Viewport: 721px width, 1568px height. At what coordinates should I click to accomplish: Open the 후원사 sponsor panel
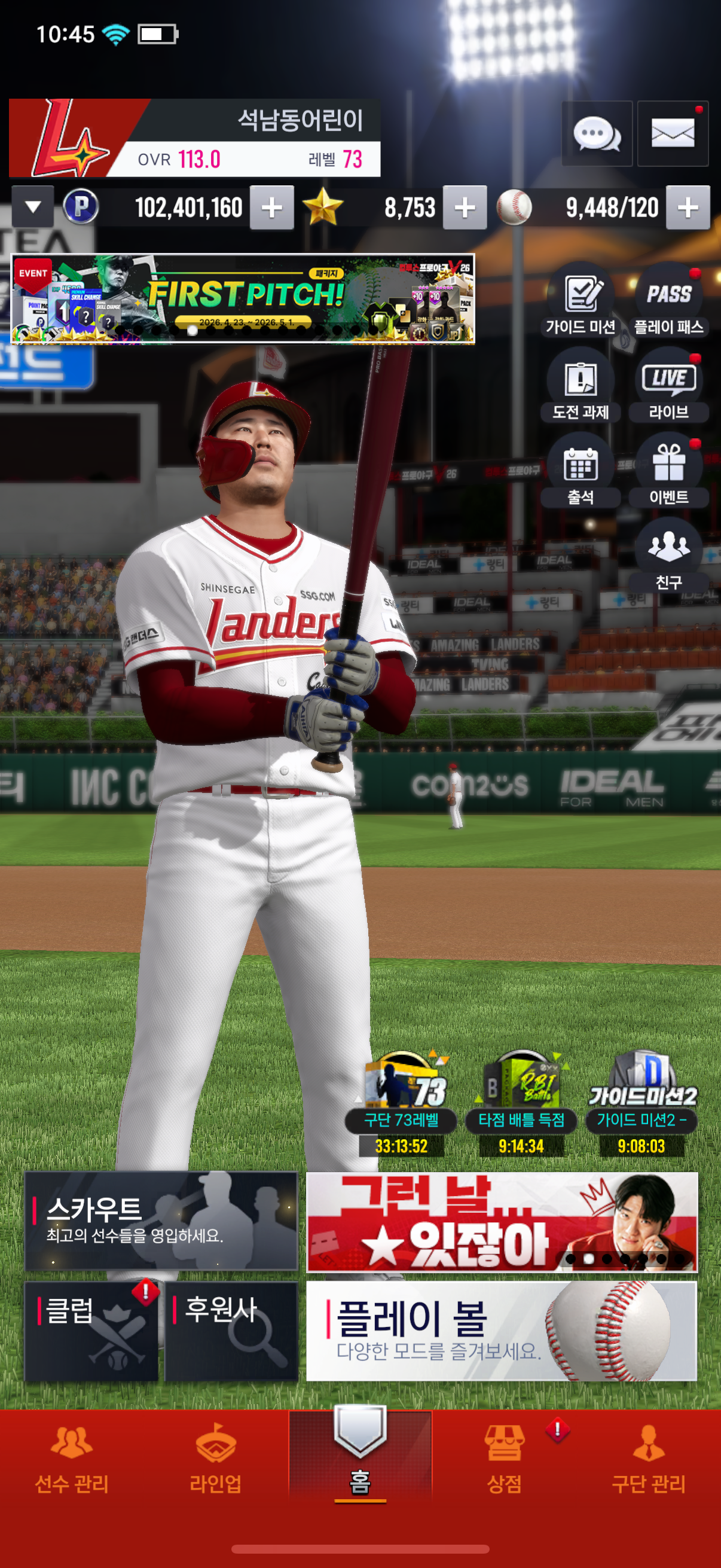[231, 1331]
